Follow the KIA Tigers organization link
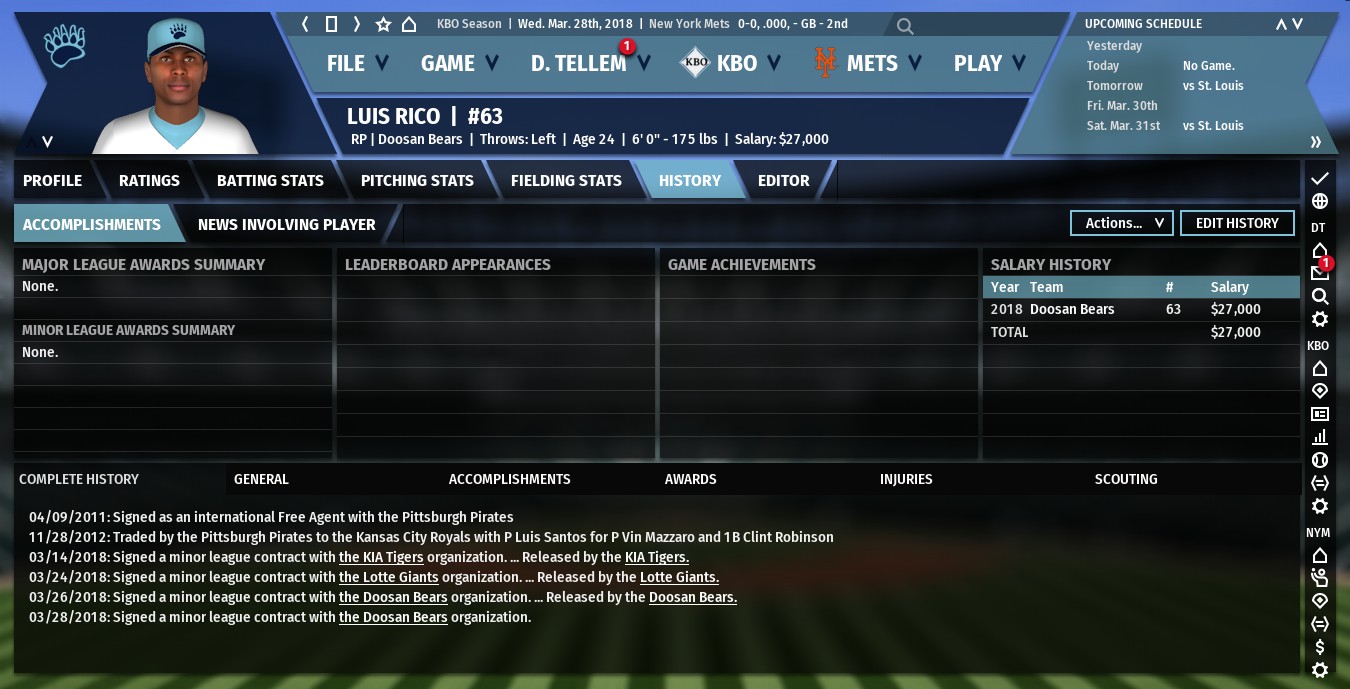The width and height of the screenshot is (1350, 689). click(x=381, y=557)
